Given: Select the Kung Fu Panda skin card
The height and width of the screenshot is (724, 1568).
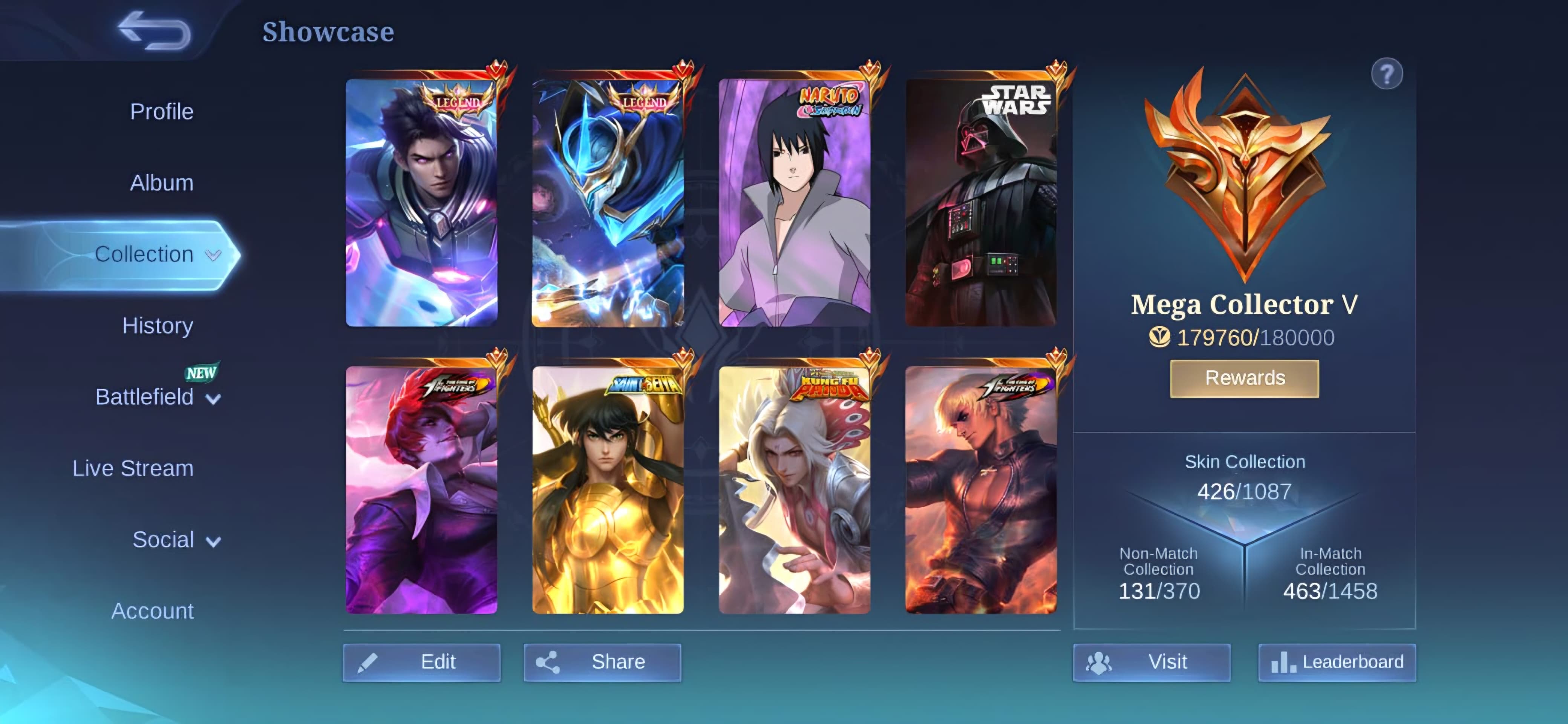Looking at the screenshot, I should (x=794, y=490).
